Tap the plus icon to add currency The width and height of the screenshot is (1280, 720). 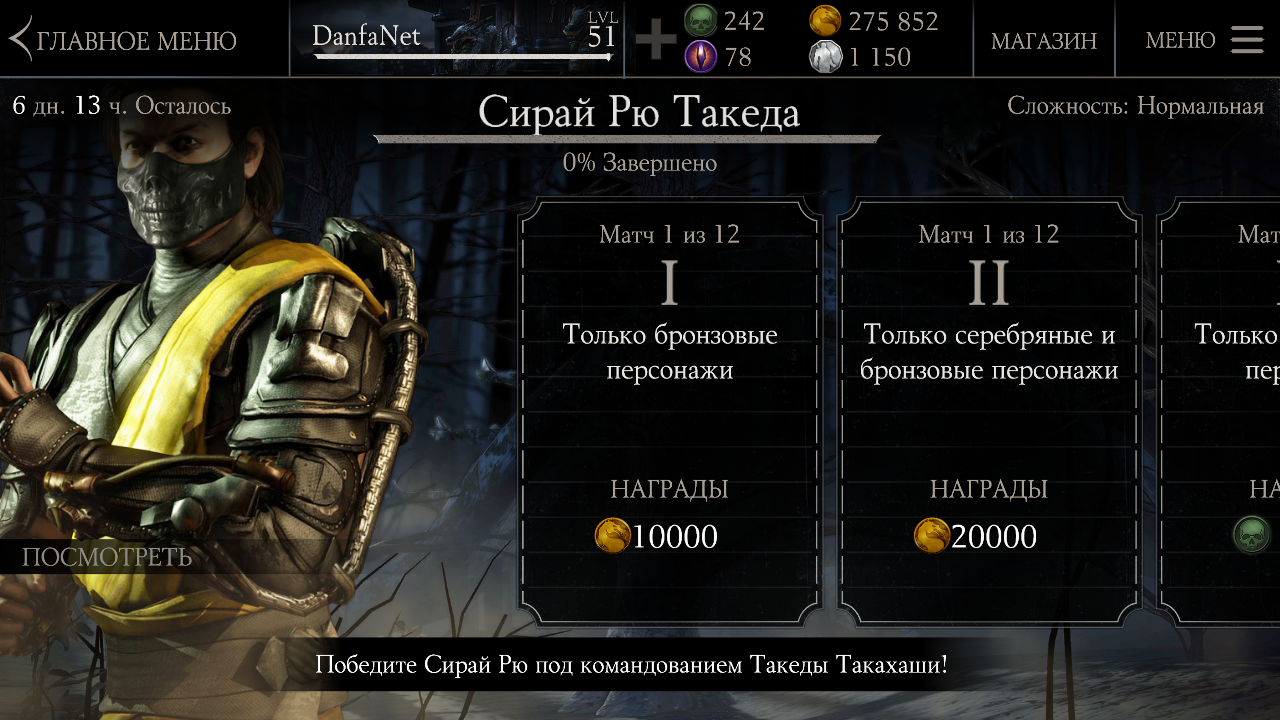(x=655, y=40)
